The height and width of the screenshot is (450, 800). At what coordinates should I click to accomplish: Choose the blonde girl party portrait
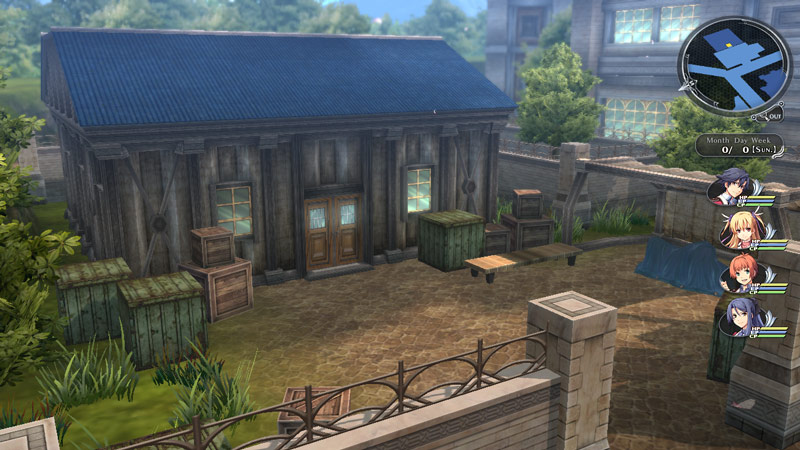739,231
